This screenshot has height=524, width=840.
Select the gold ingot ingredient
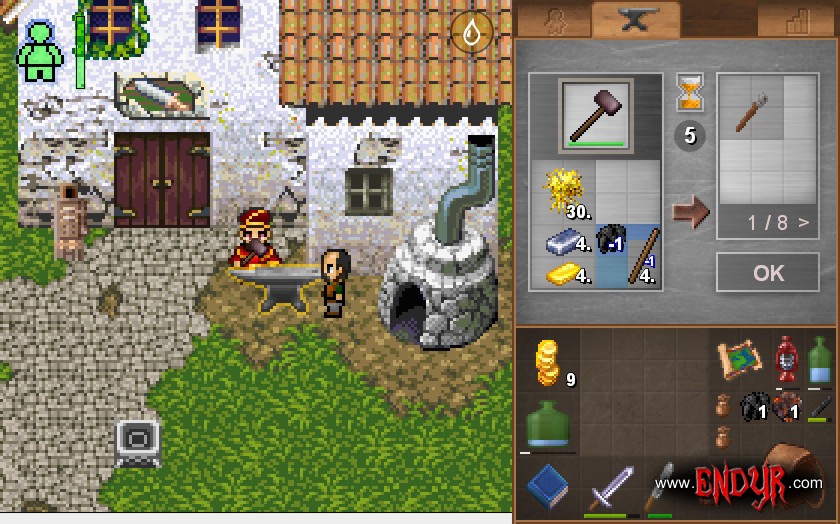pyautogui.click(x=566, y=270)
